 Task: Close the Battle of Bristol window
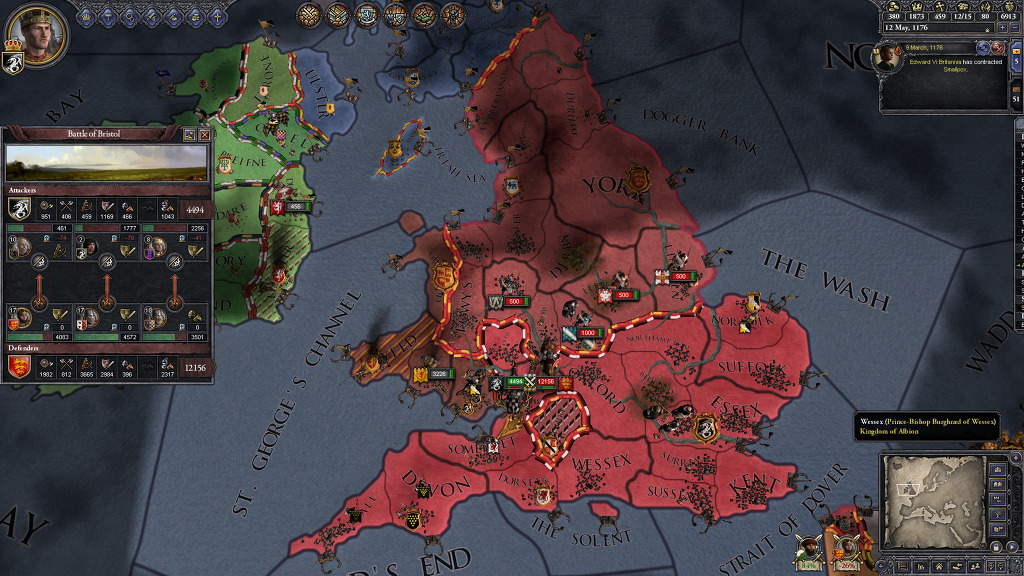(205, 134)
